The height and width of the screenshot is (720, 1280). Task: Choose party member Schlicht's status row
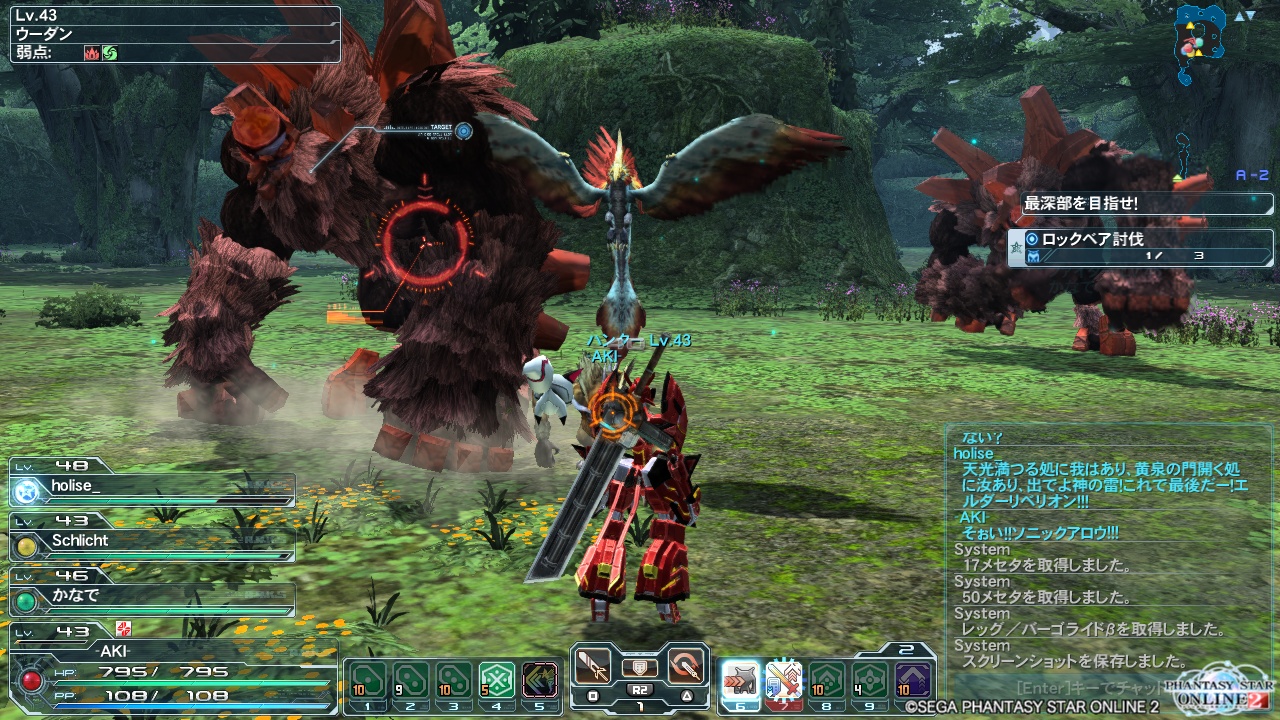click(152, 543)
